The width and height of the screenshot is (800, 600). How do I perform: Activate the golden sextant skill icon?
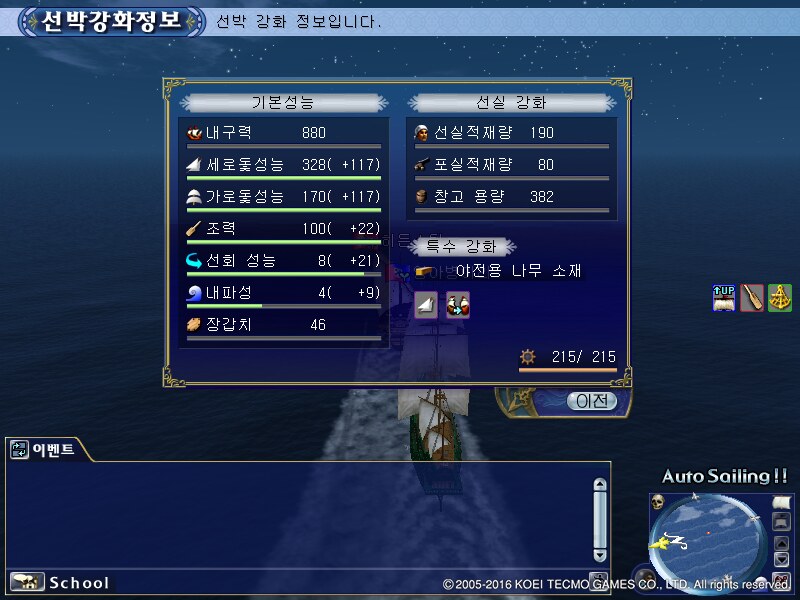(x=780, y=297)
